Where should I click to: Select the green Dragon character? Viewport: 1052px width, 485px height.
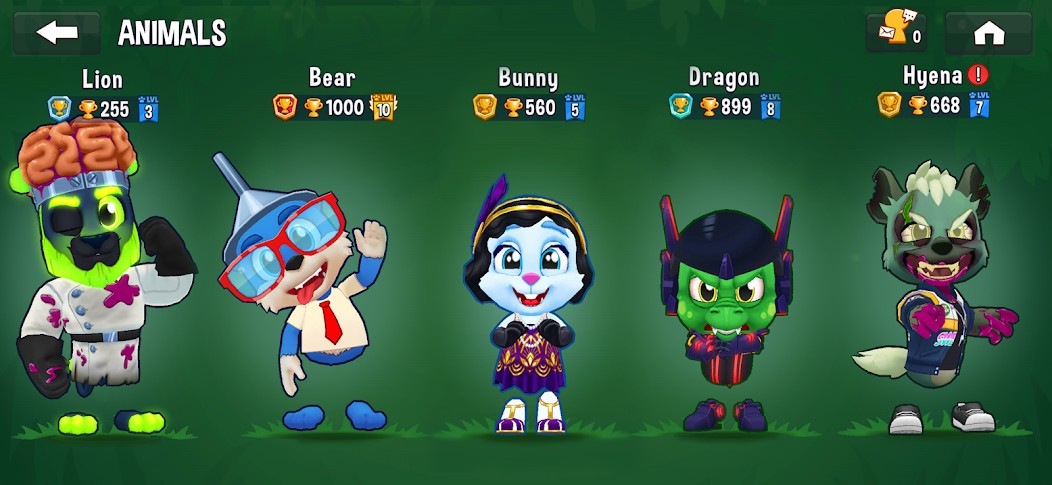pyautogui.click(x=725, y=300)
